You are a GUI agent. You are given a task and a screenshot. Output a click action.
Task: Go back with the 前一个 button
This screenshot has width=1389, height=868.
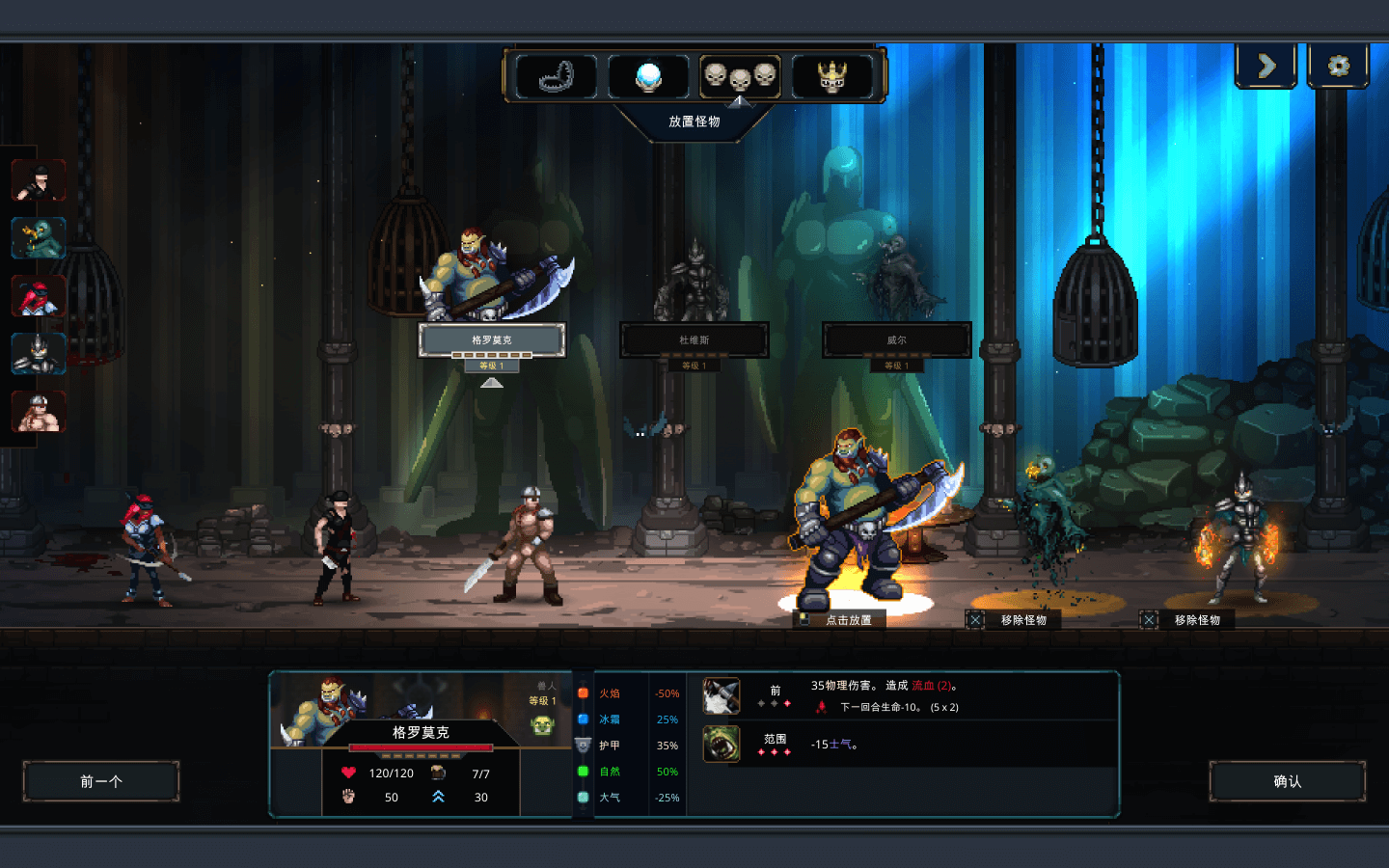101,781
